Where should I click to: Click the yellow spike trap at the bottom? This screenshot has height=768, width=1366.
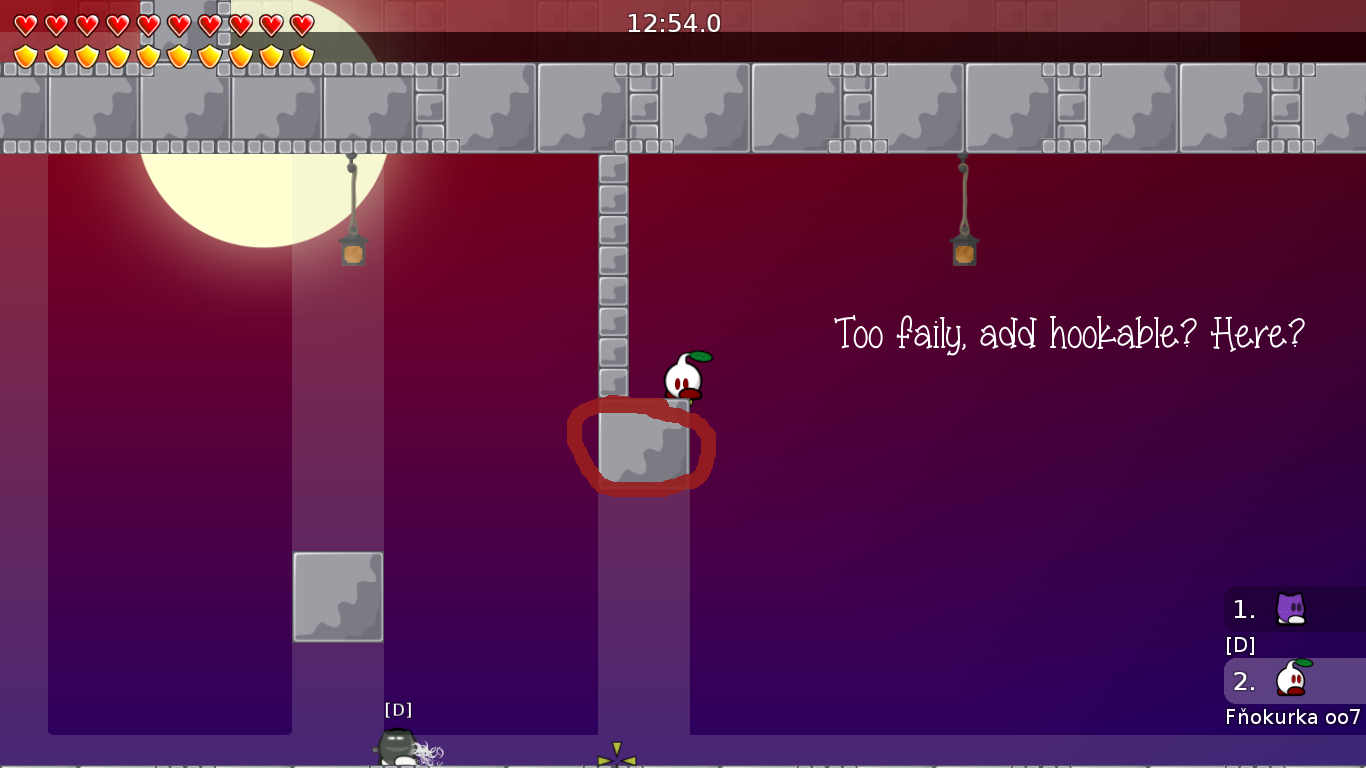pyautogui.click(x=617, y=757)
